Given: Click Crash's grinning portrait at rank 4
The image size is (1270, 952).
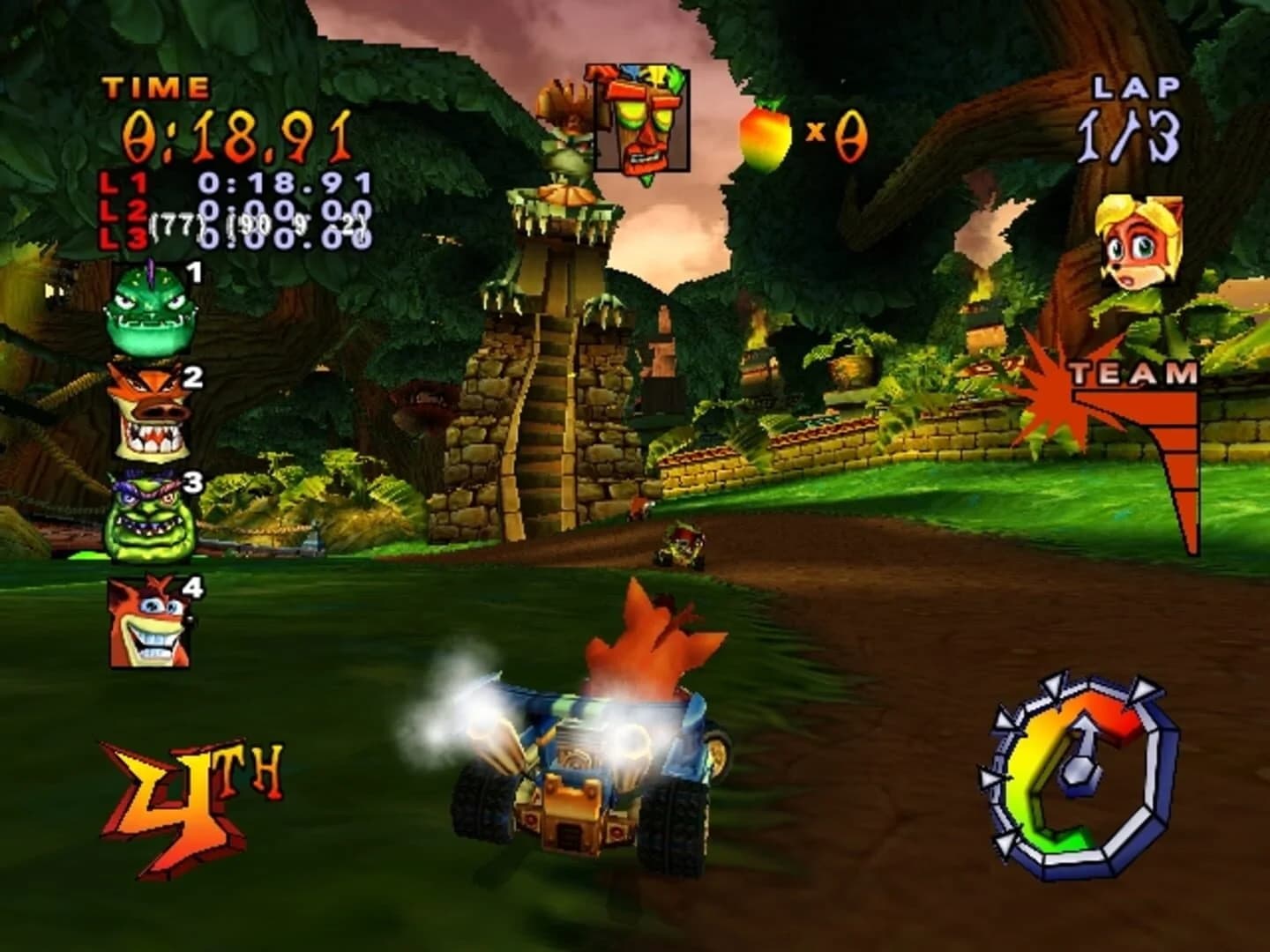Looking at the screenshot, I should coord(147,621).
